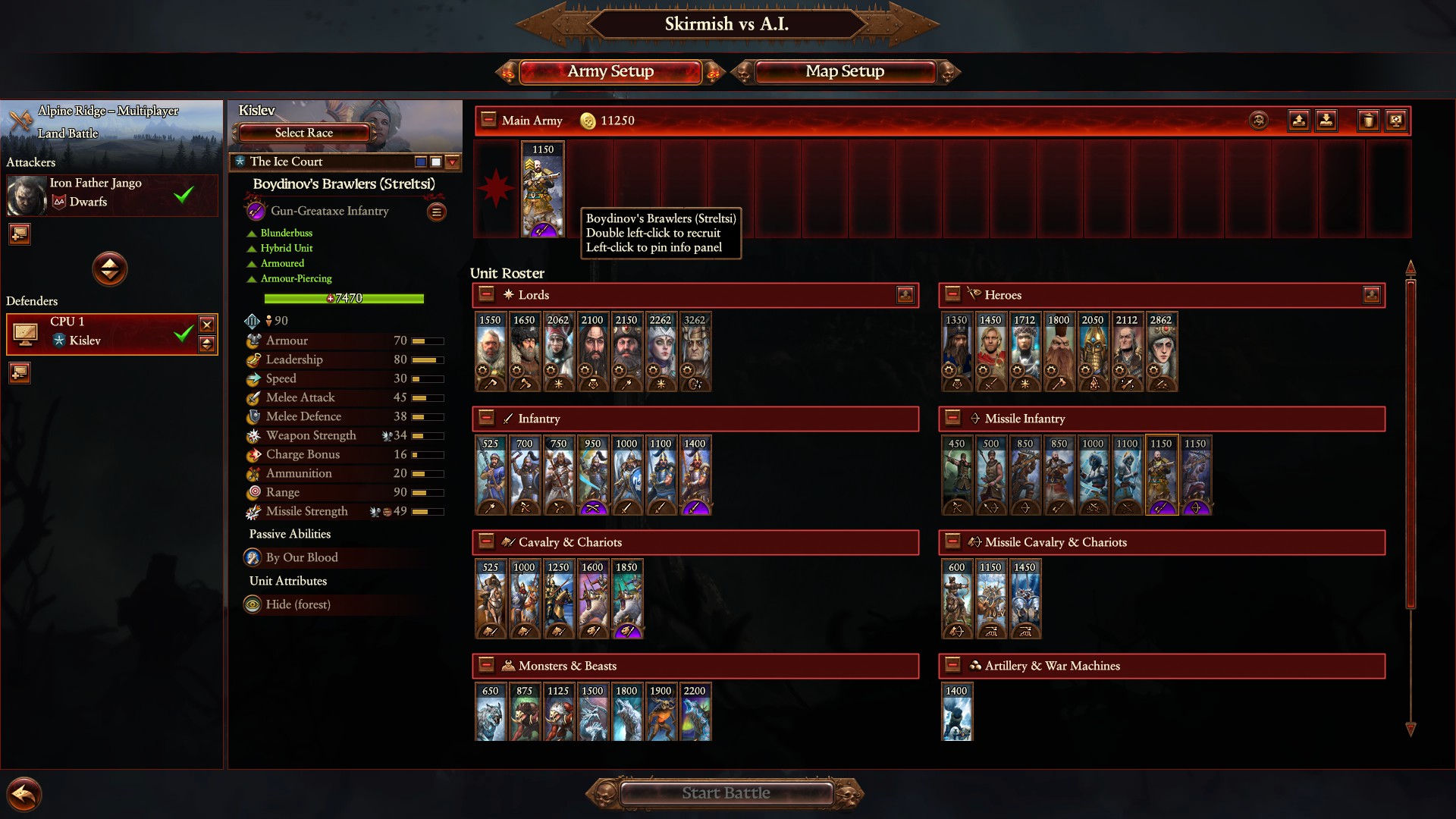Choose the 1850-cost cavalry unit card

click(x=626, y=599)
